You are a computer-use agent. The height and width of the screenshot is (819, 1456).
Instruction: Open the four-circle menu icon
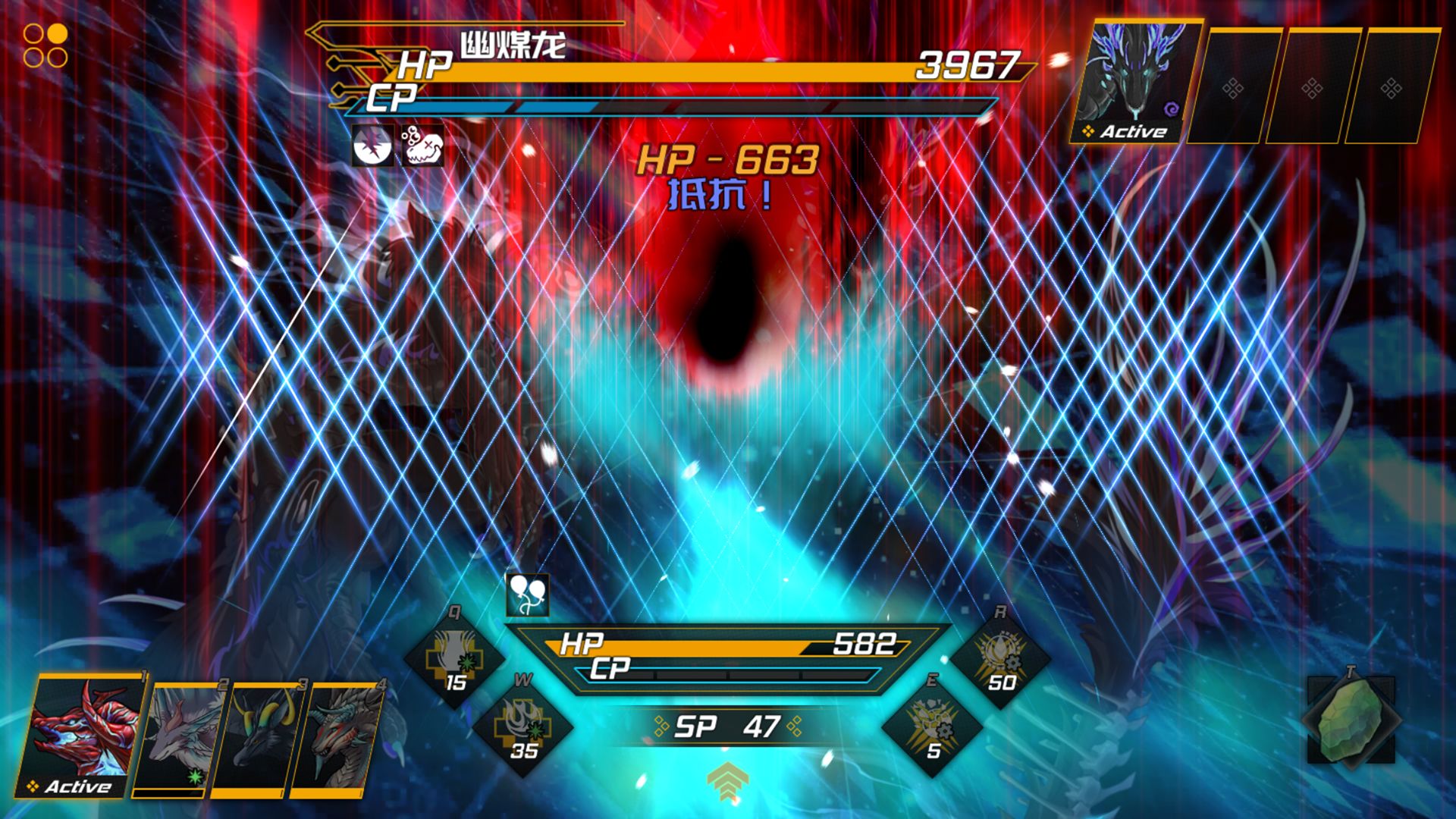[45, 45]
